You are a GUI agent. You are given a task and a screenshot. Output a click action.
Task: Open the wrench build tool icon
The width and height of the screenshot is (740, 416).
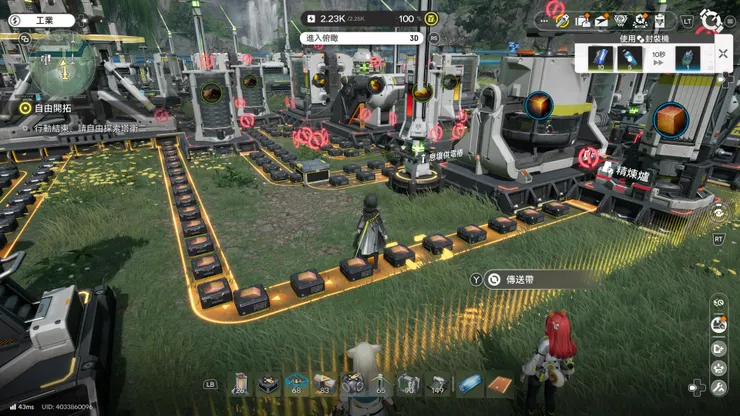click(x=717, y=386)
